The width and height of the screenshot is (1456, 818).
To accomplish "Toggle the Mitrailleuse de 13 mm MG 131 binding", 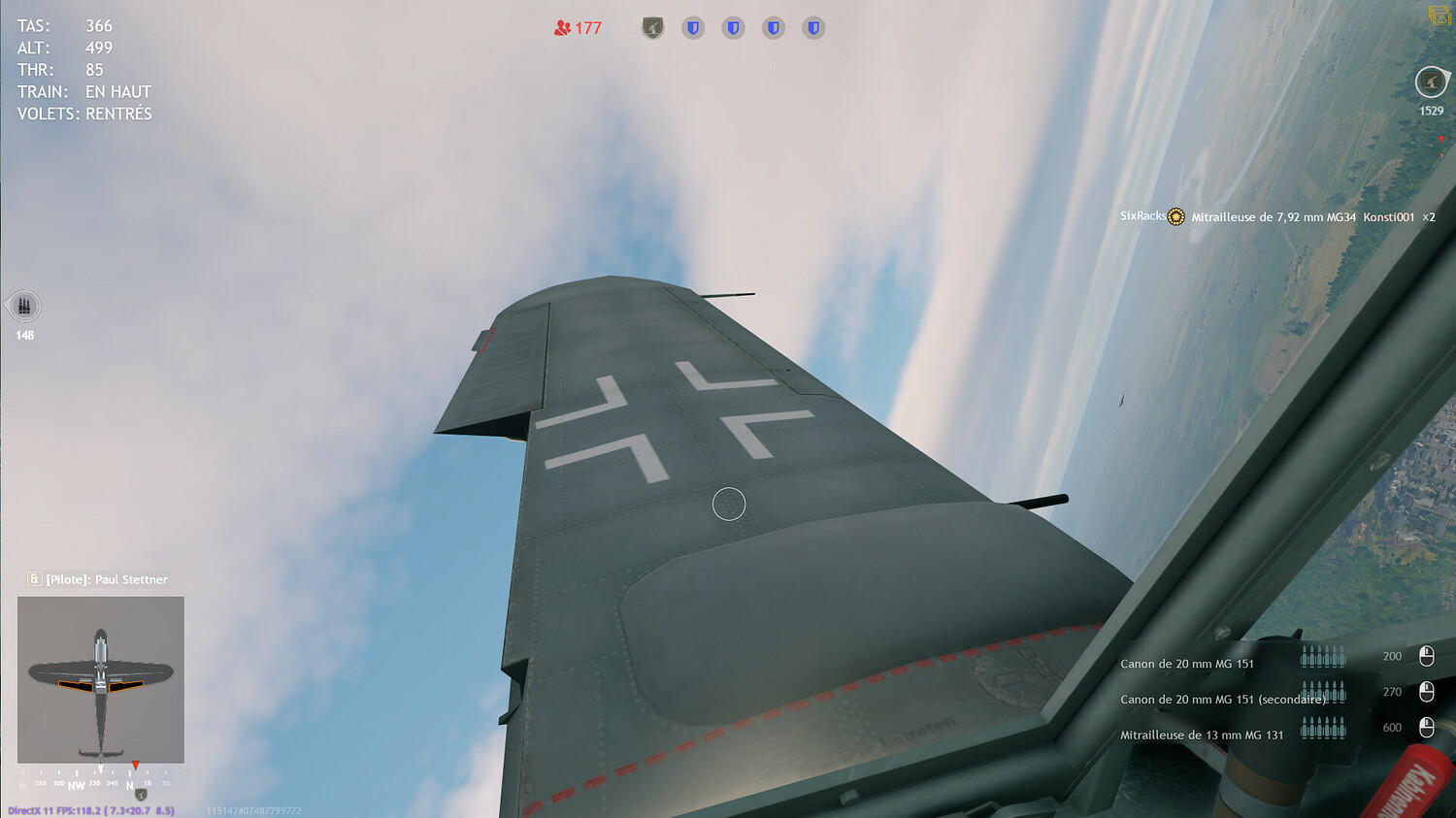I will [x=1427, y=728].
